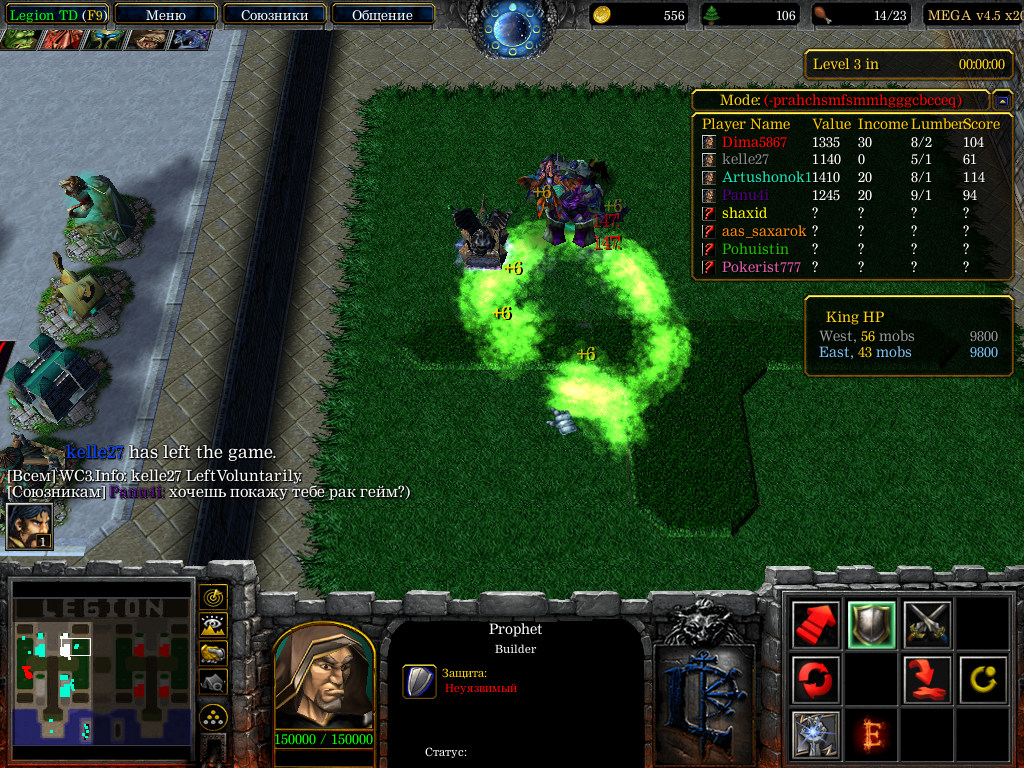Click the crossed swords command icon
Viewport: 1024px width, 768px height.
point(927,625)
